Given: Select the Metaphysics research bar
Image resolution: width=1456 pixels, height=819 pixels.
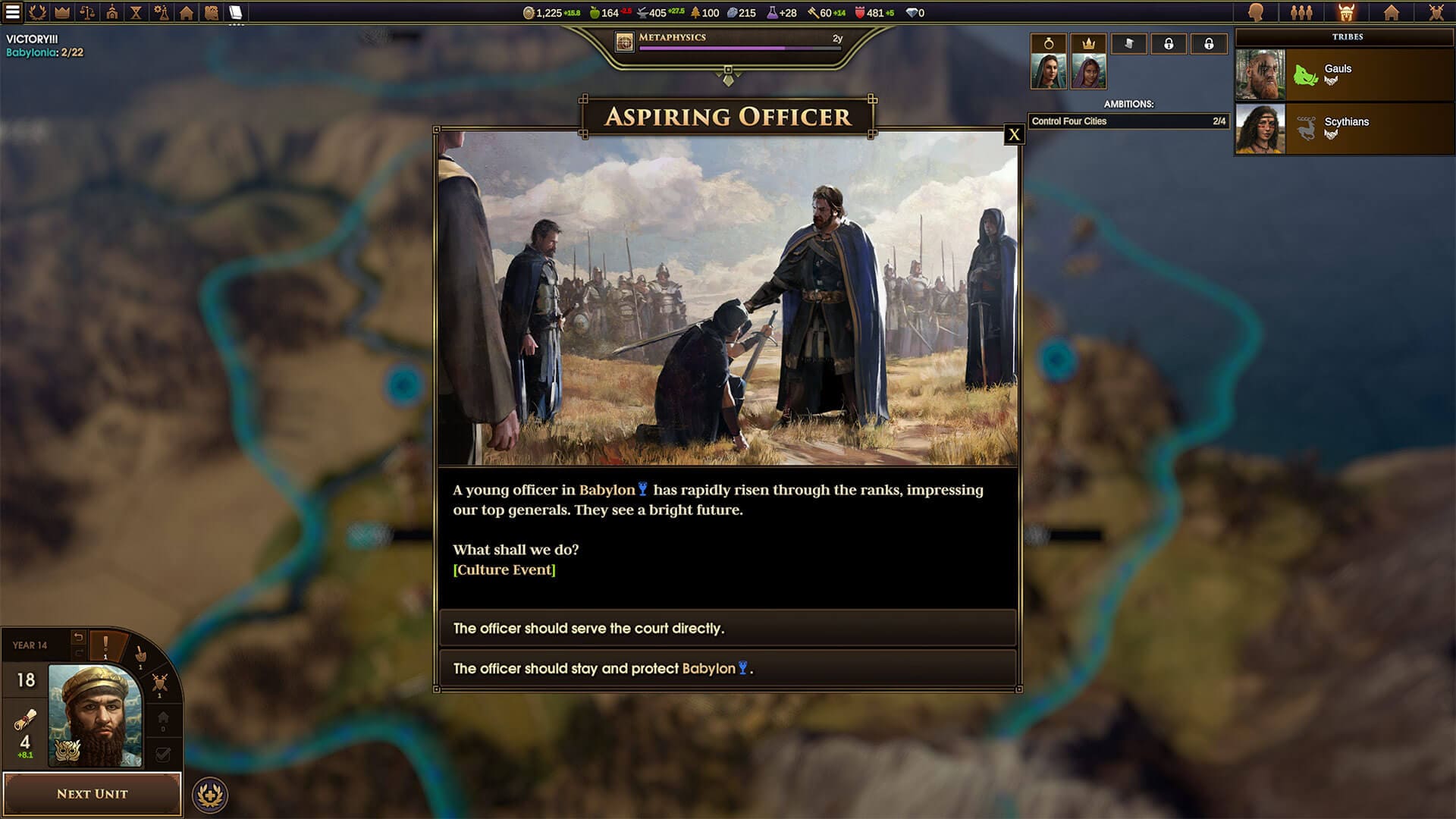Looking at the screenshot, I should [x=730, y=42].
